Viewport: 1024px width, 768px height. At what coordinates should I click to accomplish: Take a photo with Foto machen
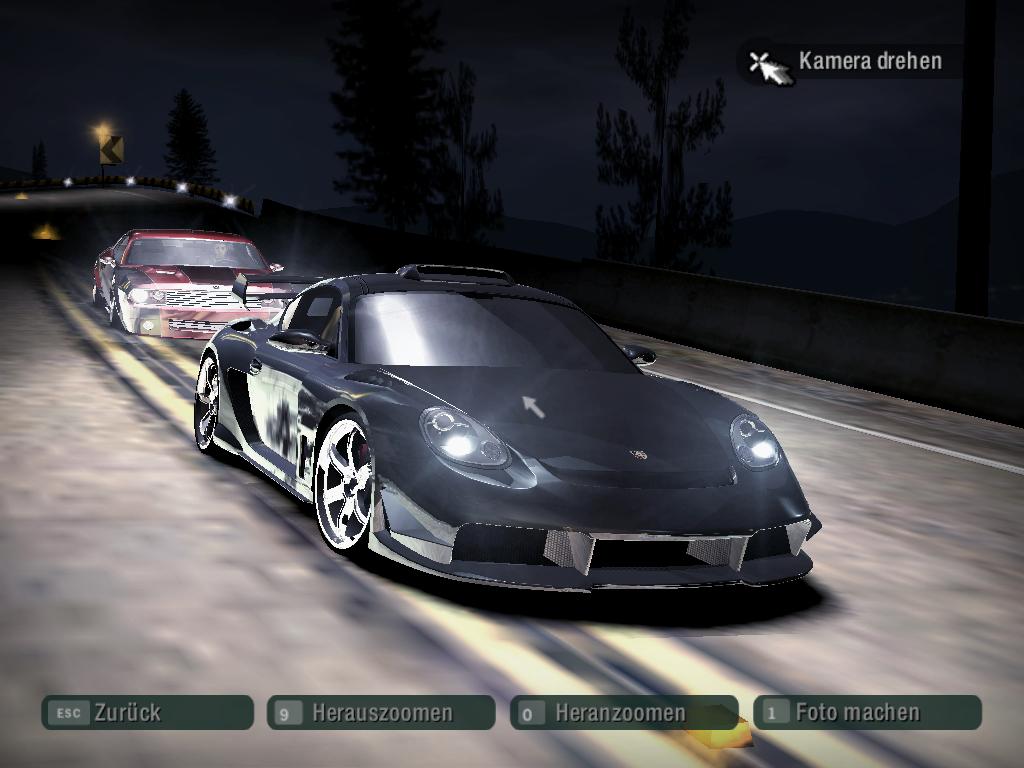click(867, 713)
